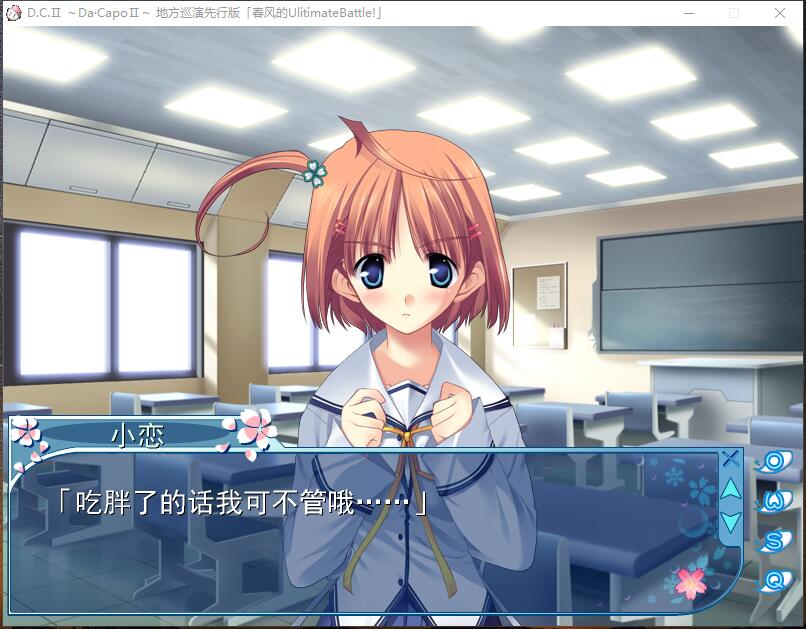This screenshot has width=806, height=629.
Task: Activate the winged S button
Action: click(x=773, y=541)
